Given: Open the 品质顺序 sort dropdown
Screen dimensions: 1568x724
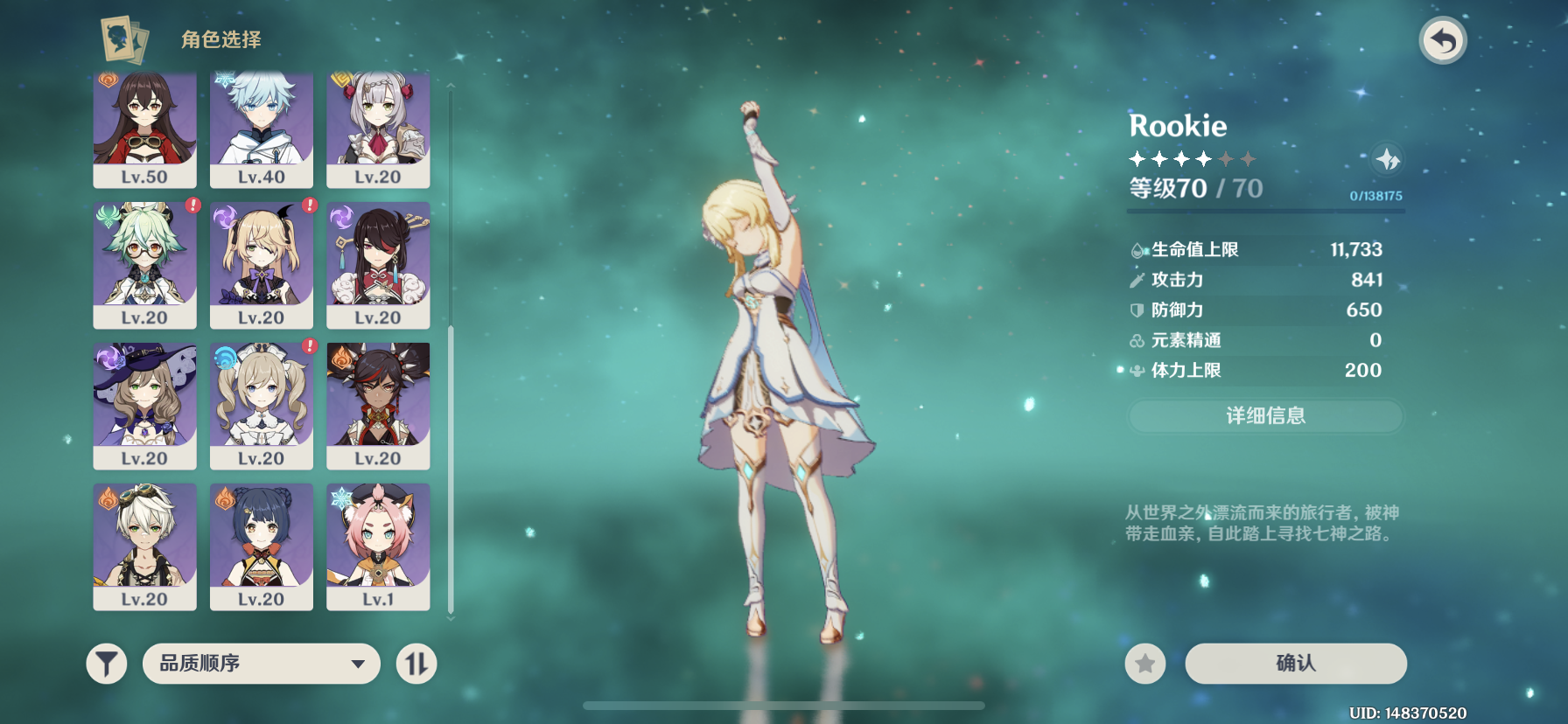Looking at the screenshot, I should tap(261, 664).
